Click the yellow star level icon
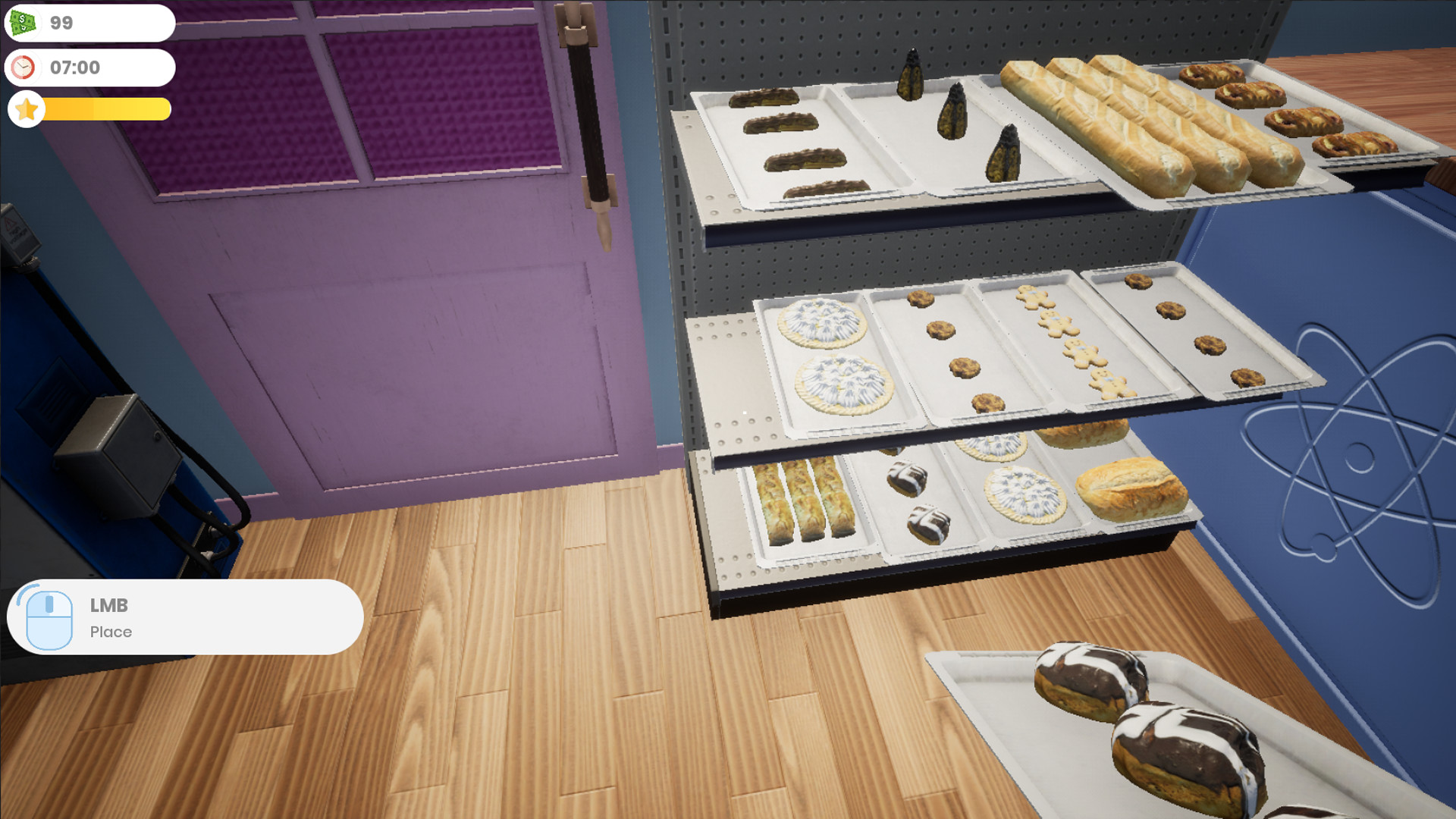The image size is (1456, 819). pyautogui.click(x=27, y=109)
